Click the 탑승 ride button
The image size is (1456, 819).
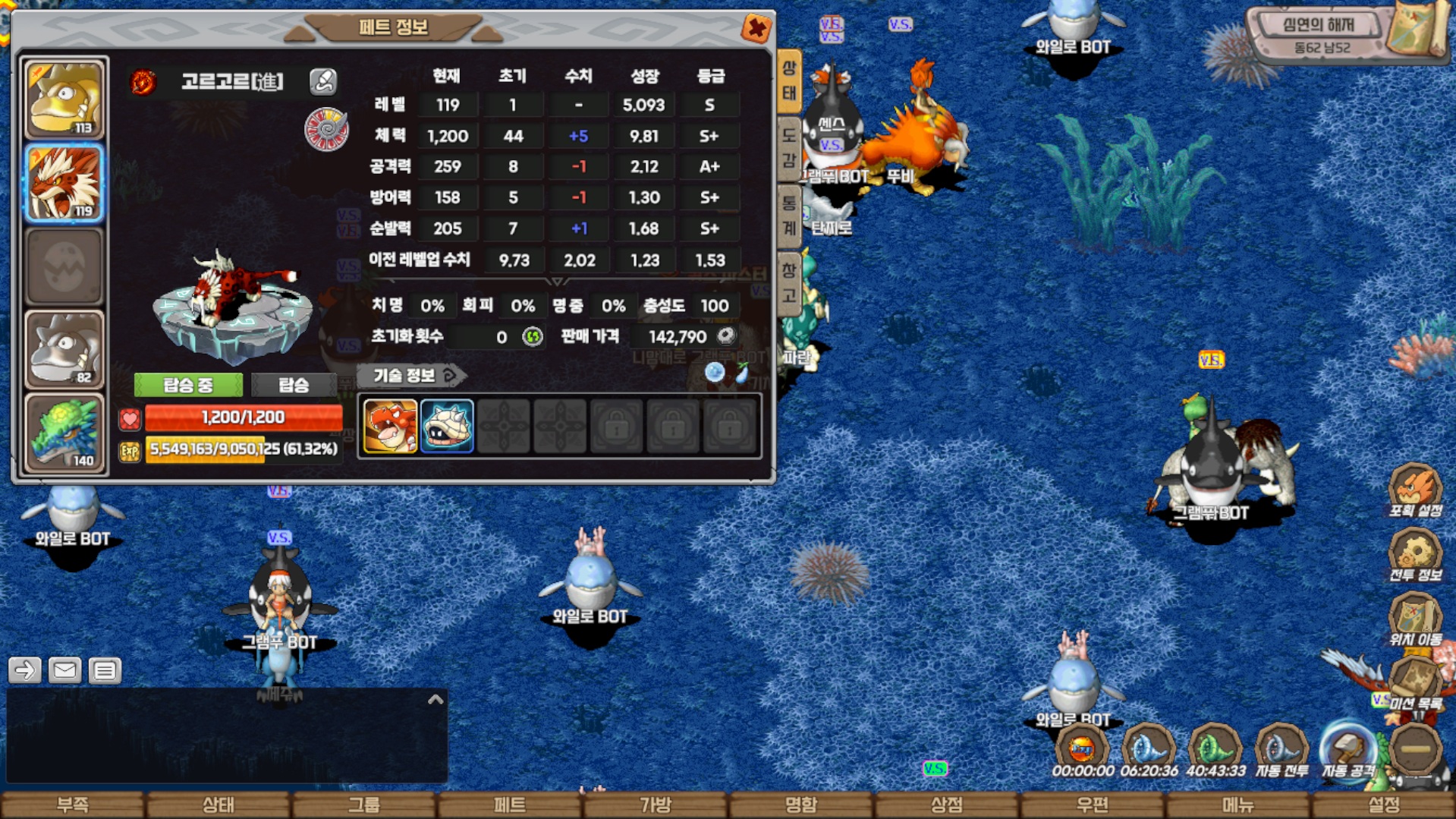[294, 385]
